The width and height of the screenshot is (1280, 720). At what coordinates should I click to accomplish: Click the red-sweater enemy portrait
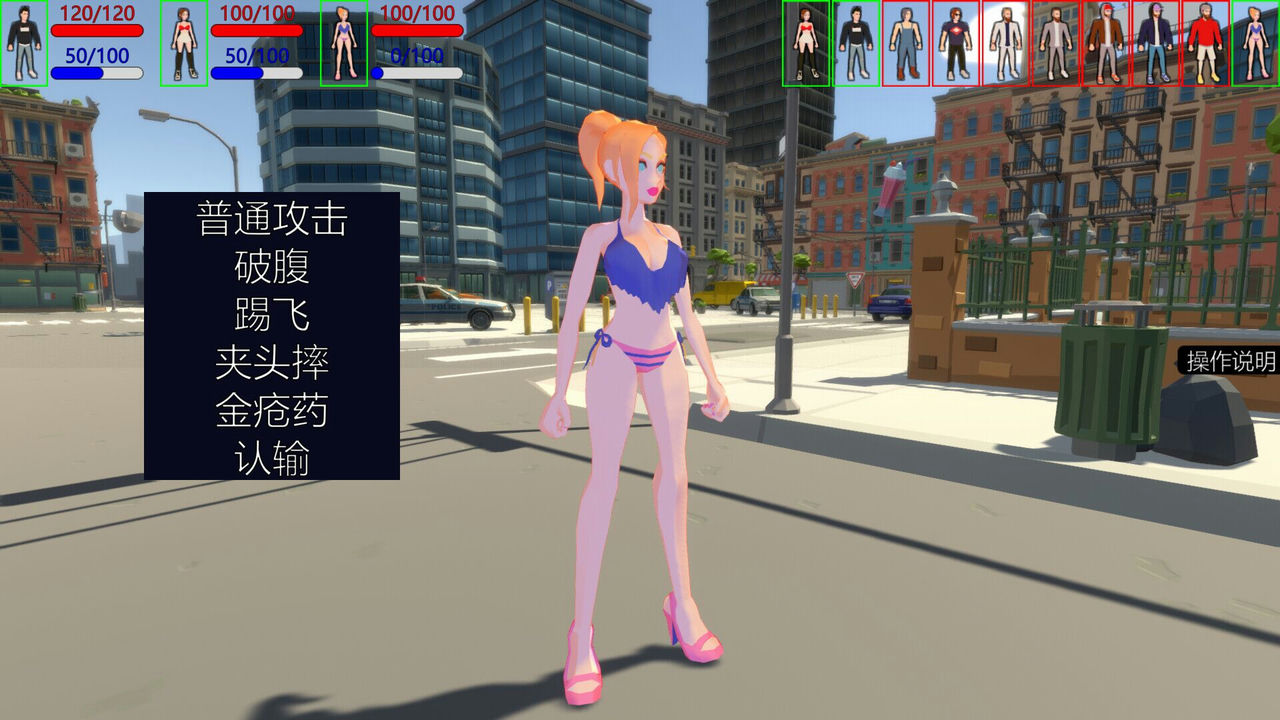tap(1207, 45)
